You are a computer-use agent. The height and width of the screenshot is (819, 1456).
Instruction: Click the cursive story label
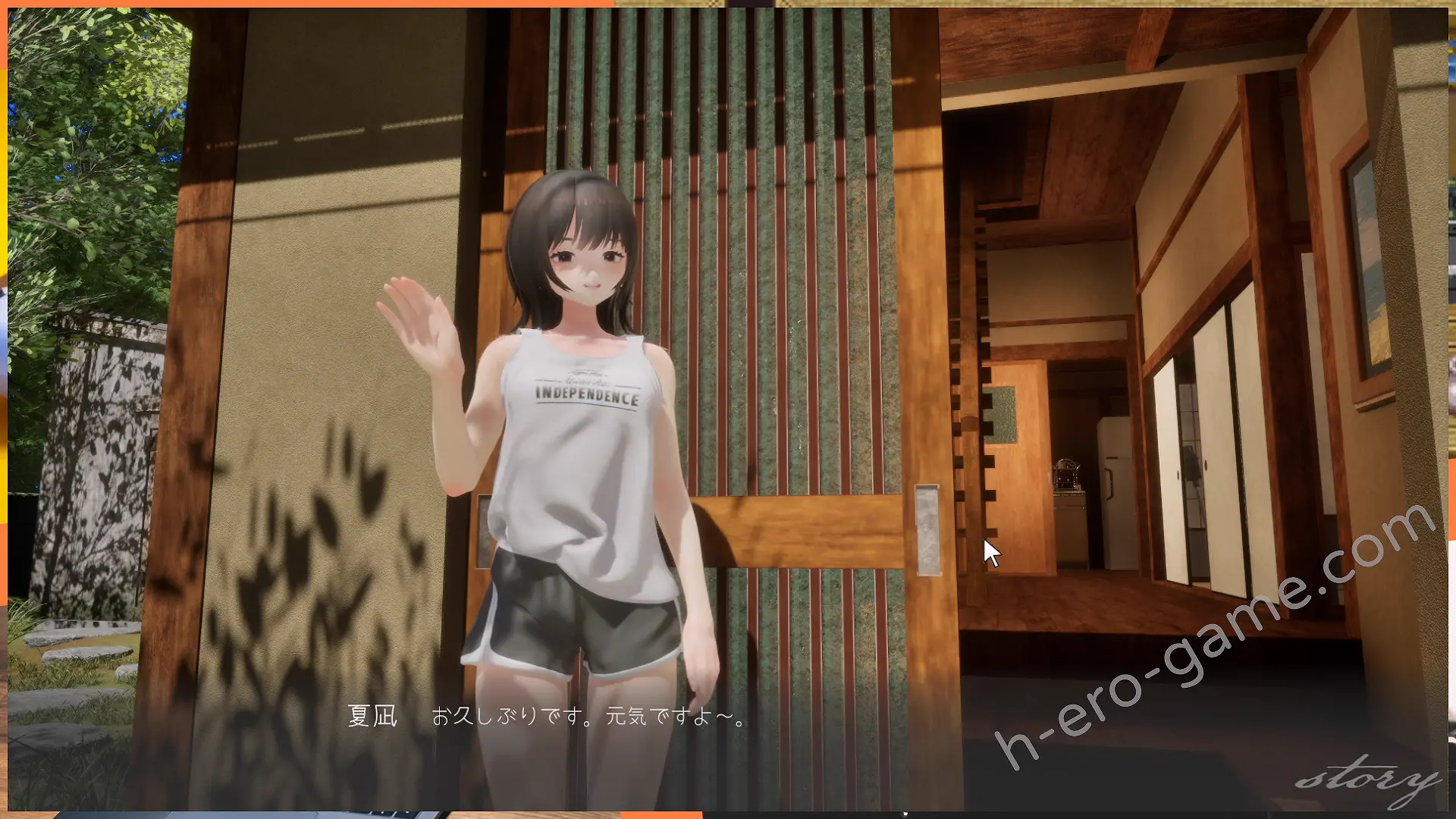1367,779
